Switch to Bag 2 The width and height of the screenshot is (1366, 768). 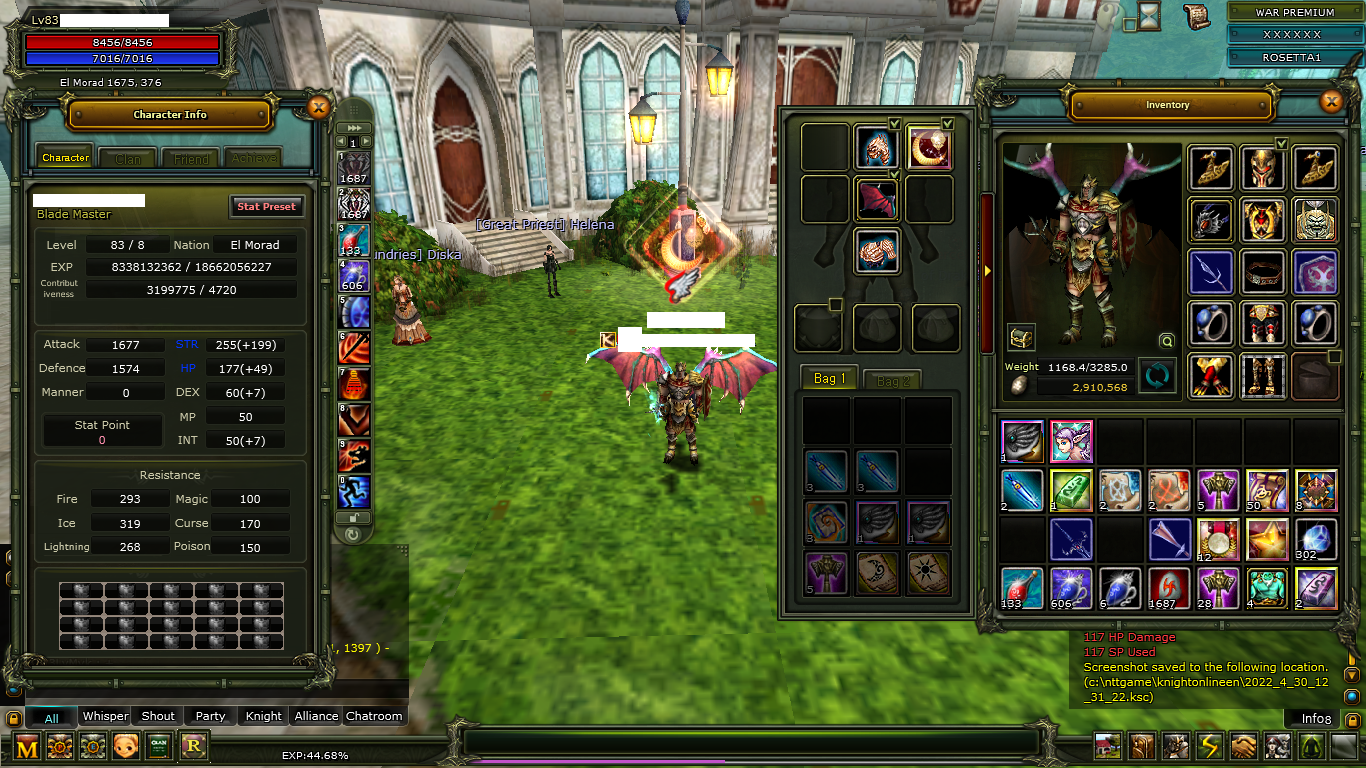(x=892, y=380)
